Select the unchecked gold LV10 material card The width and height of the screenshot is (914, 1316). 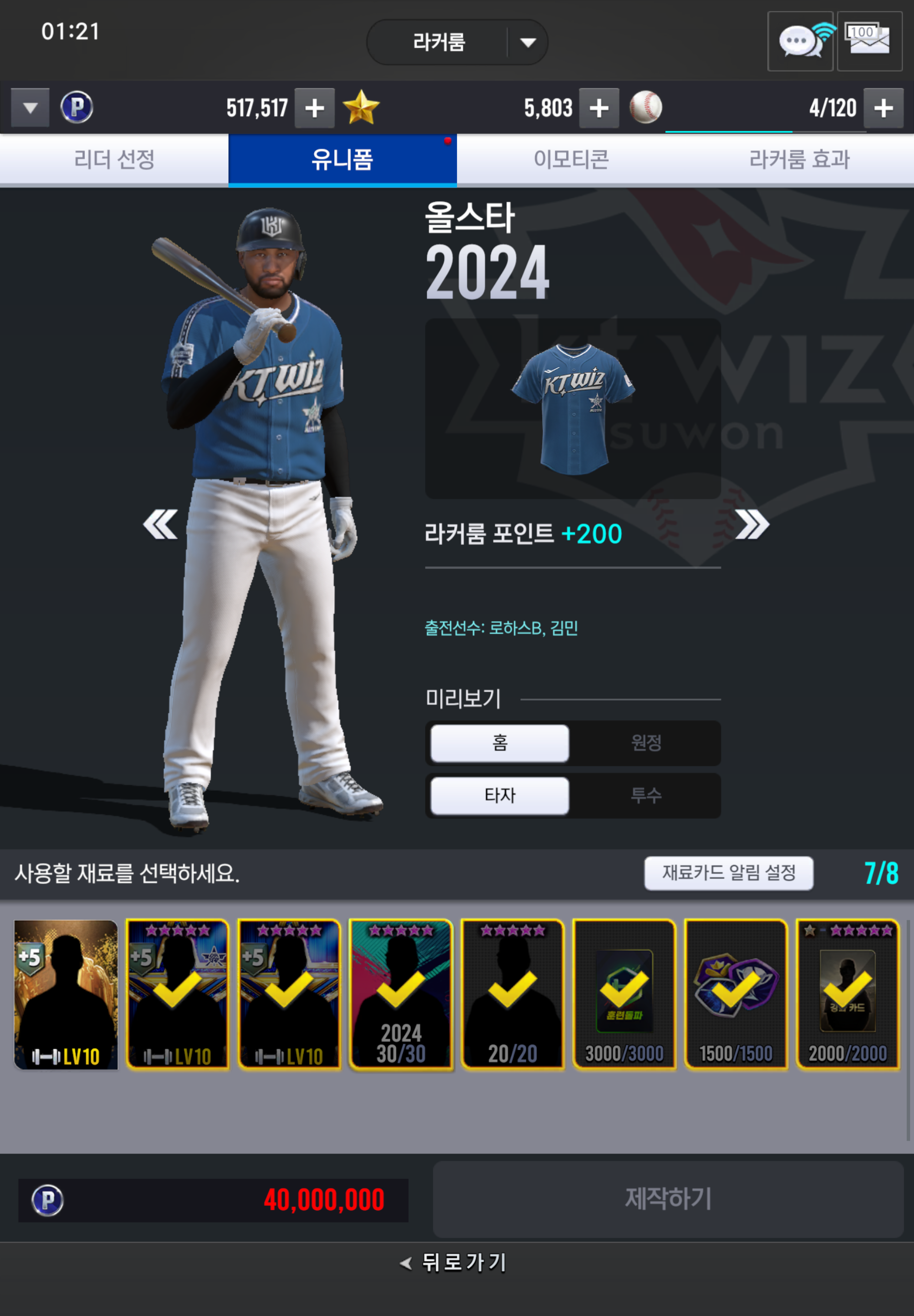[x=66, y=994]
